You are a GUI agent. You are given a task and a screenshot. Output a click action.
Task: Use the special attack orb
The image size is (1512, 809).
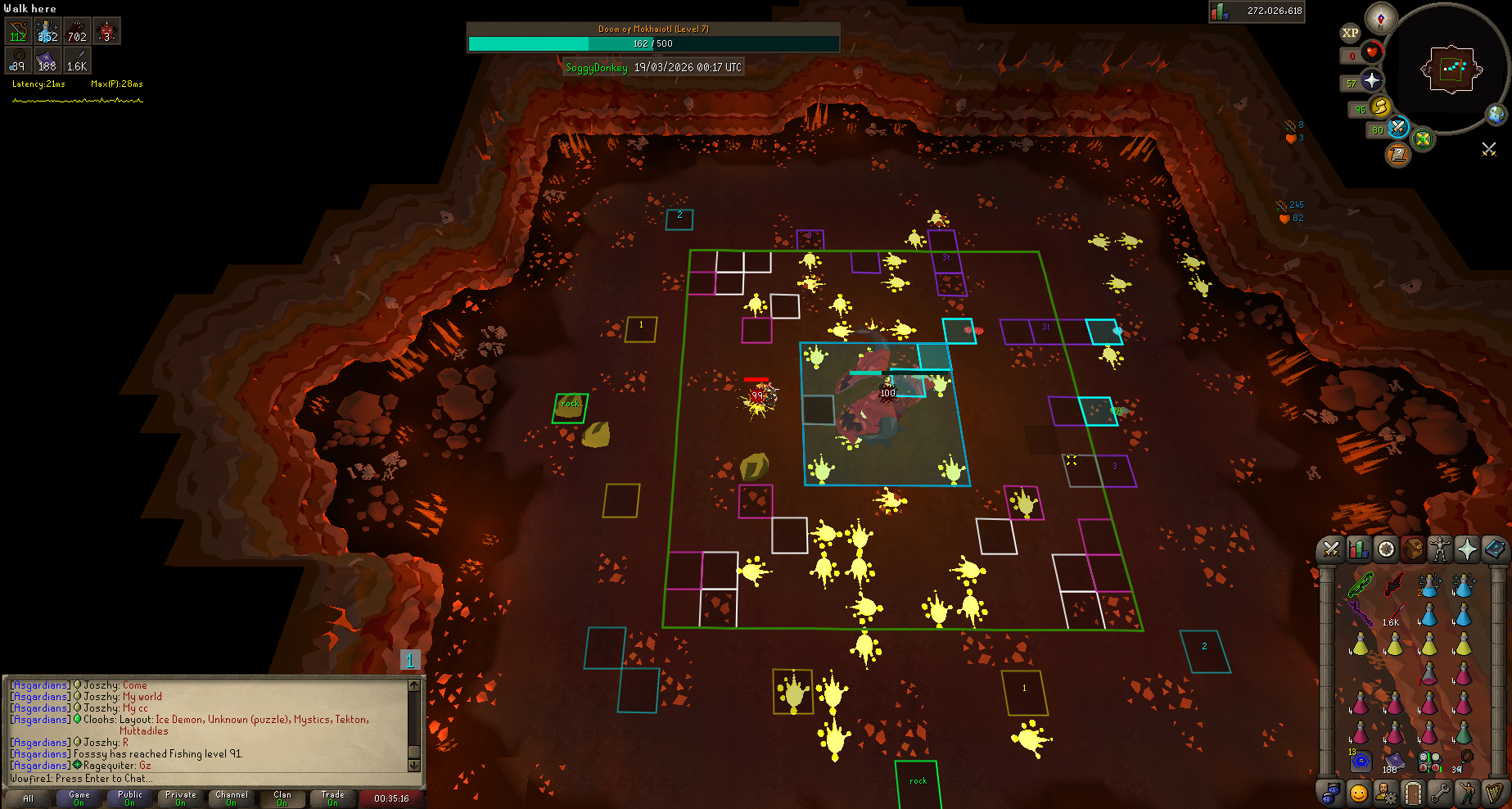pos(1398,128)
